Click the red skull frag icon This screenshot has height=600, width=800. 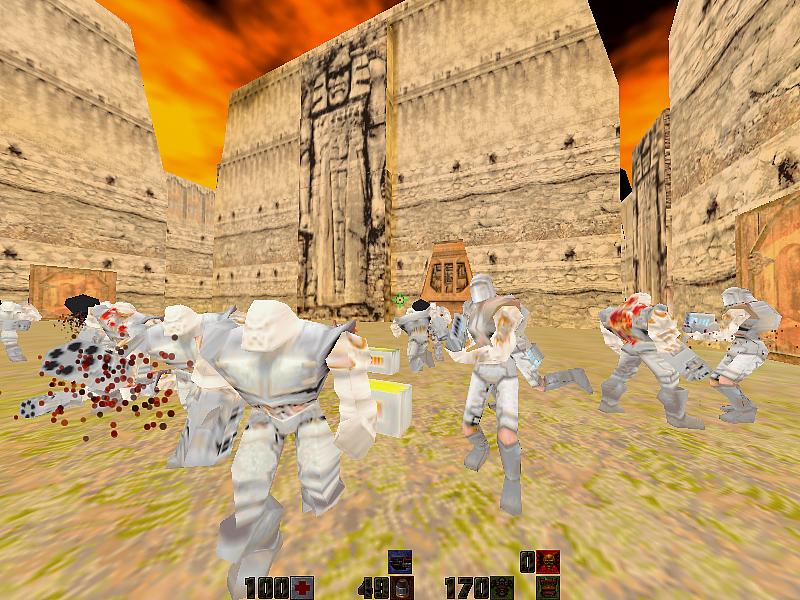click(x=547, y=561)
